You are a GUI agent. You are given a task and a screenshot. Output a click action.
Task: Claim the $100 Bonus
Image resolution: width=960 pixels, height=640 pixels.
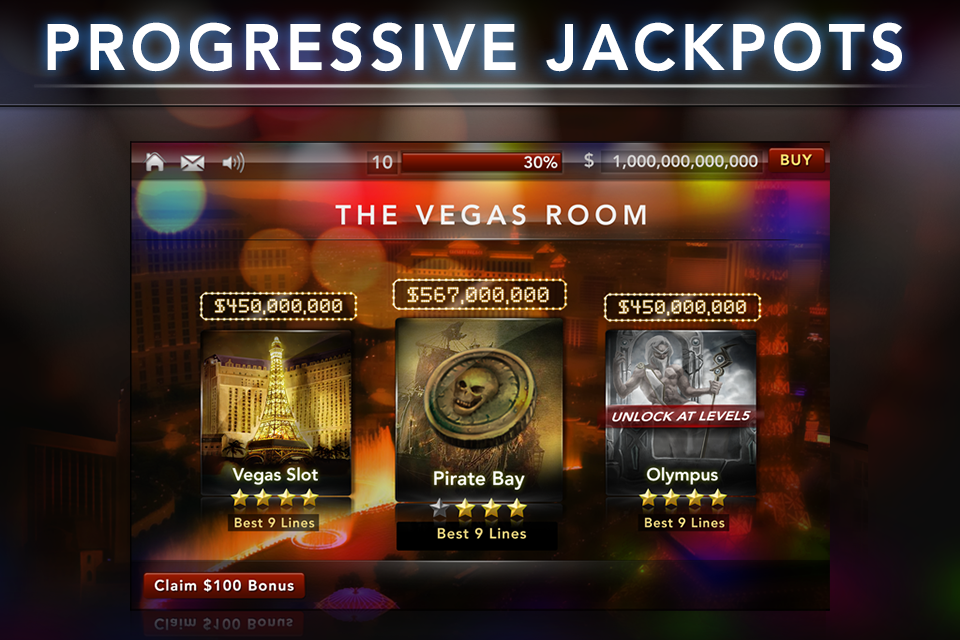pyautogui.click(x=224, y=585)
